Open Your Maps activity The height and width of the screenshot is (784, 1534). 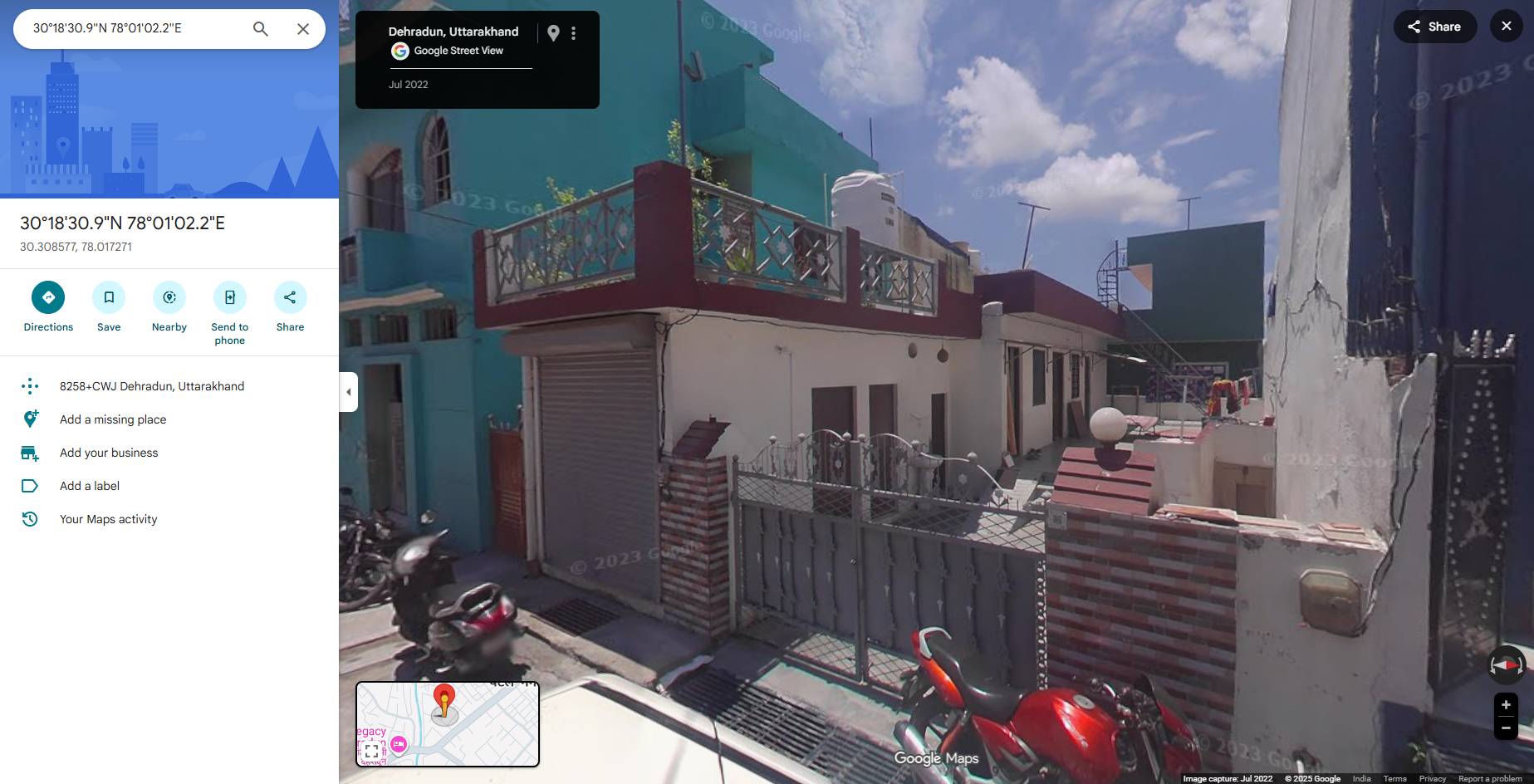click(109, 519)
